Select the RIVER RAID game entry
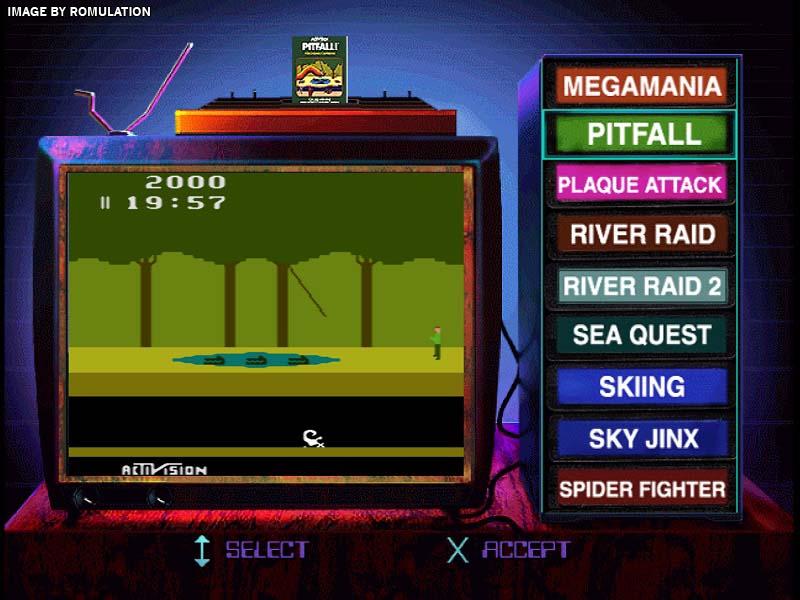Screen dimensions: 800x600 (x=642, y=235)
